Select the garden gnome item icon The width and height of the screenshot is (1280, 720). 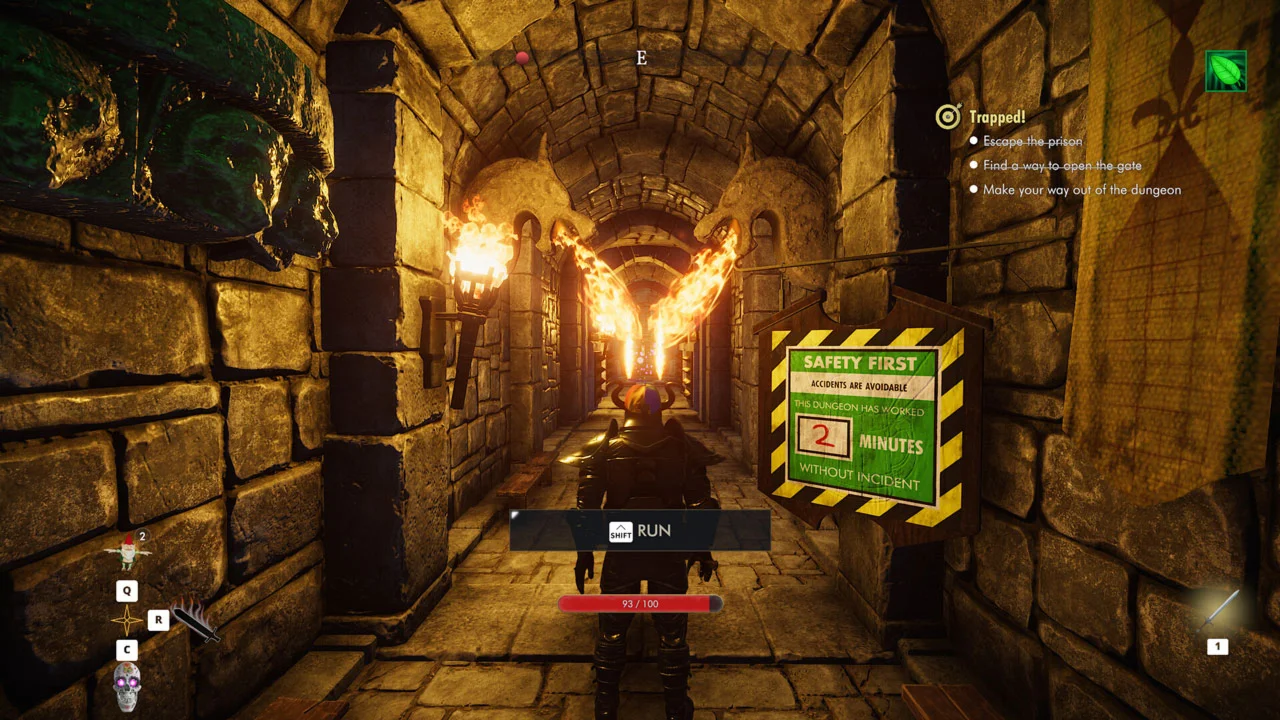127,551
